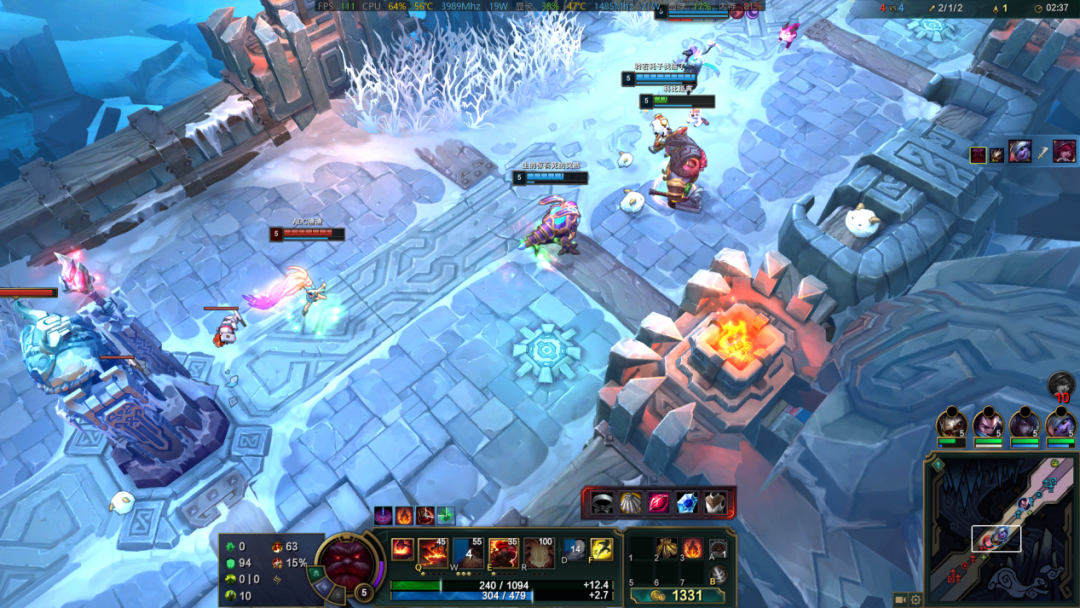This screenshot has height=608, width=1080.
Task: Buy the Sapphire Crystal from the forge bar
Action: (x=686, y=502)
